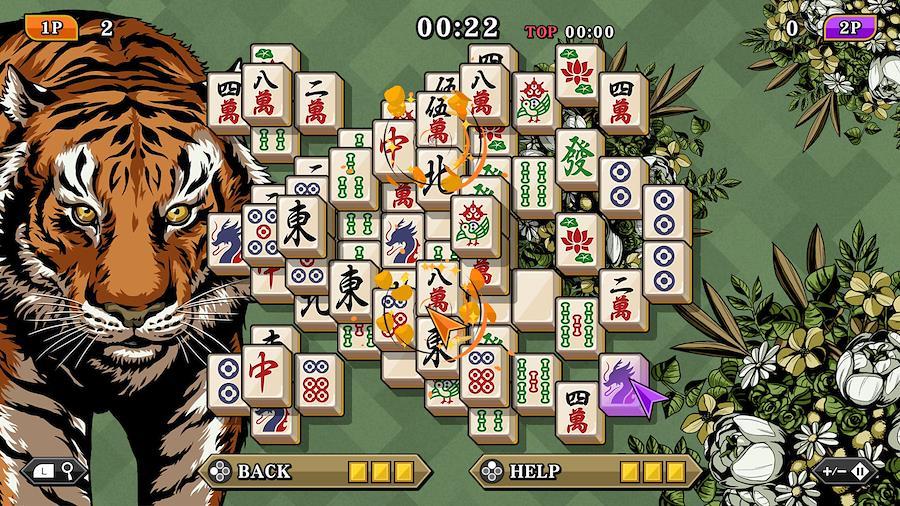Choose the 四萬 tile beside the purple dragon
Image resolution: width=900 pixels, height=506 pixels.
577,411
